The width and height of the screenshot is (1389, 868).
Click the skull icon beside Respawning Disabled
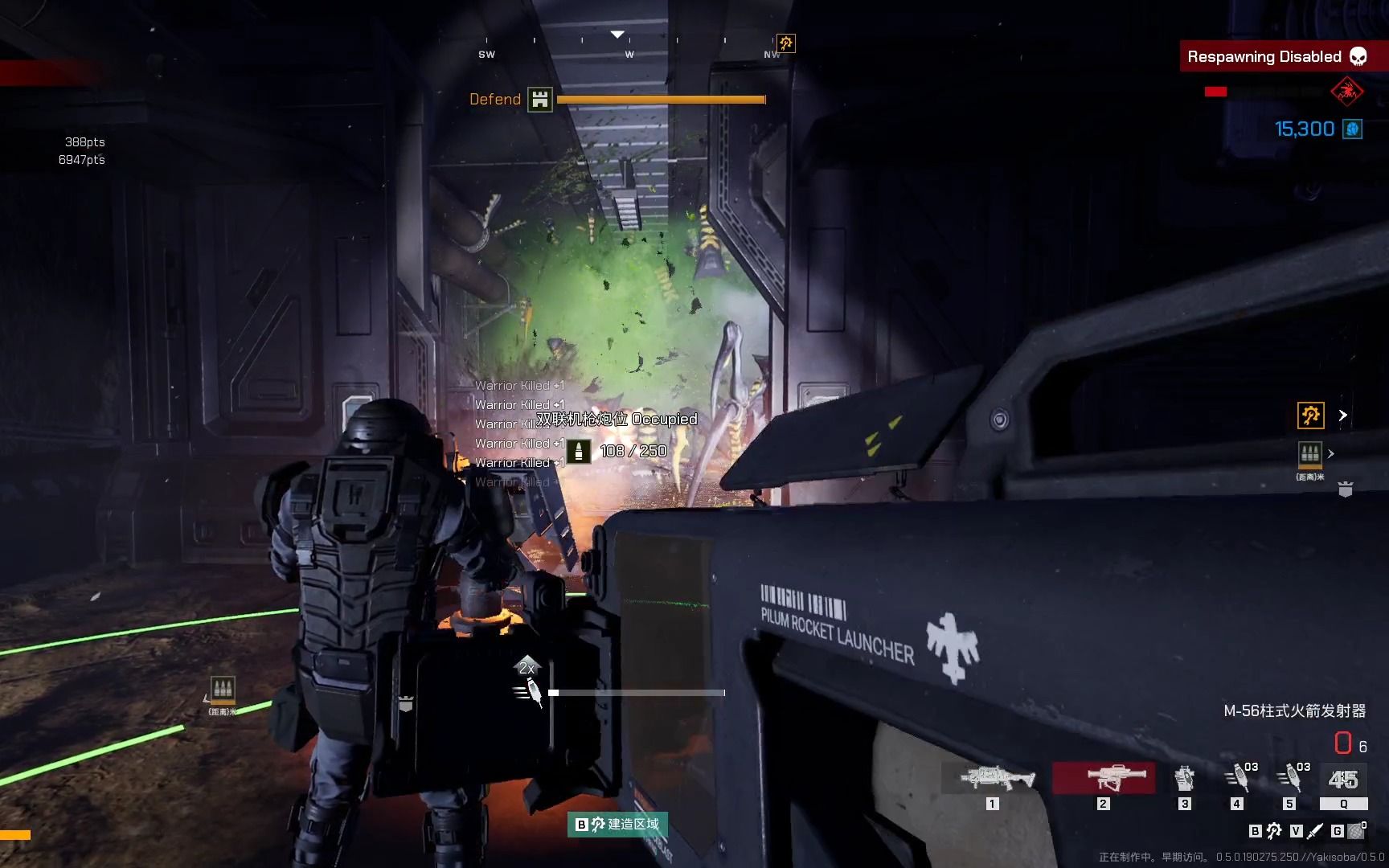(x=1358, y=57)
